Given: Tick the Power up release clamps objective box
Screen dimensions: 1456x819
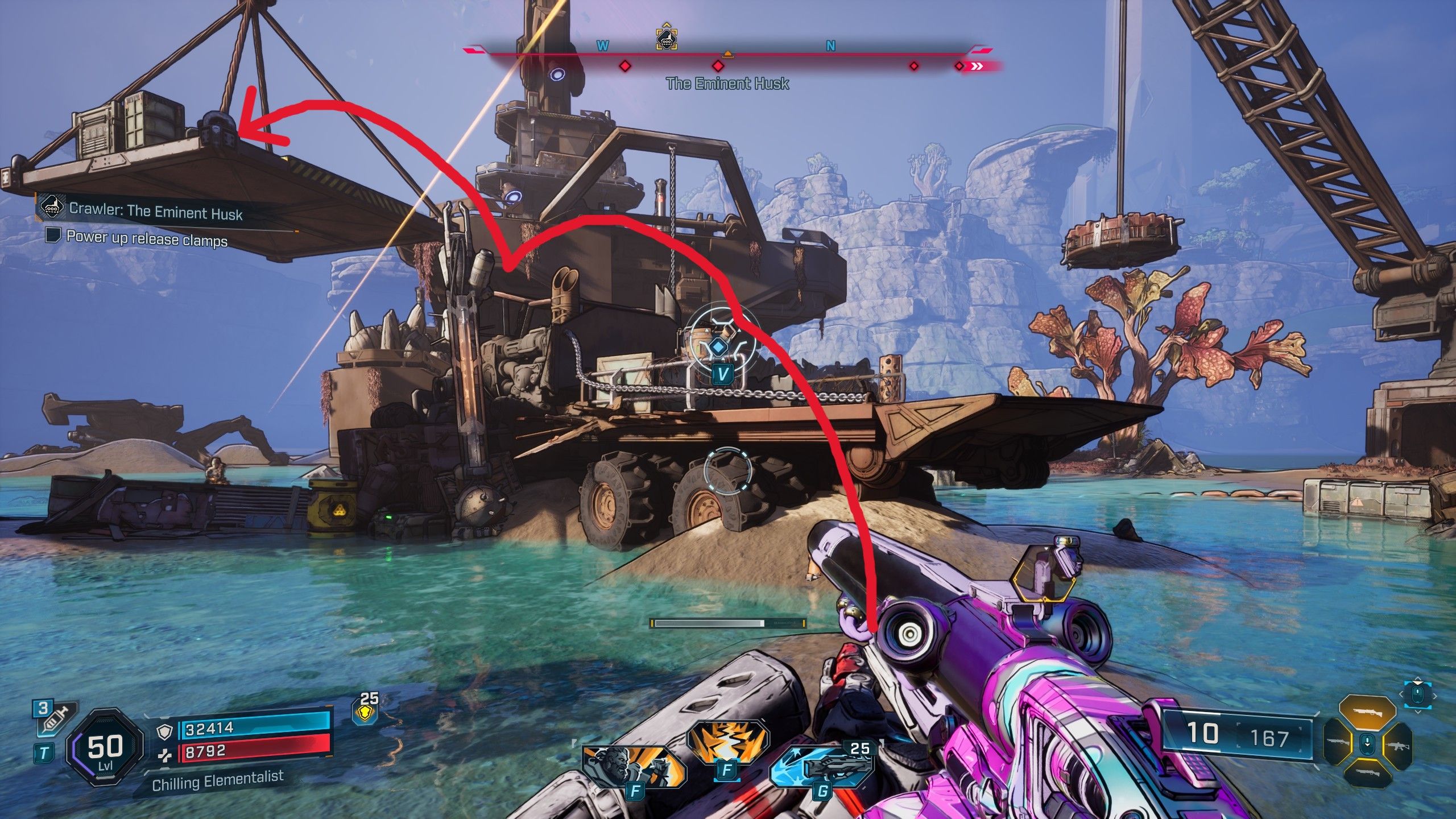Looking at the screenshot, I should pyautogui.click(x=53, y=235).
